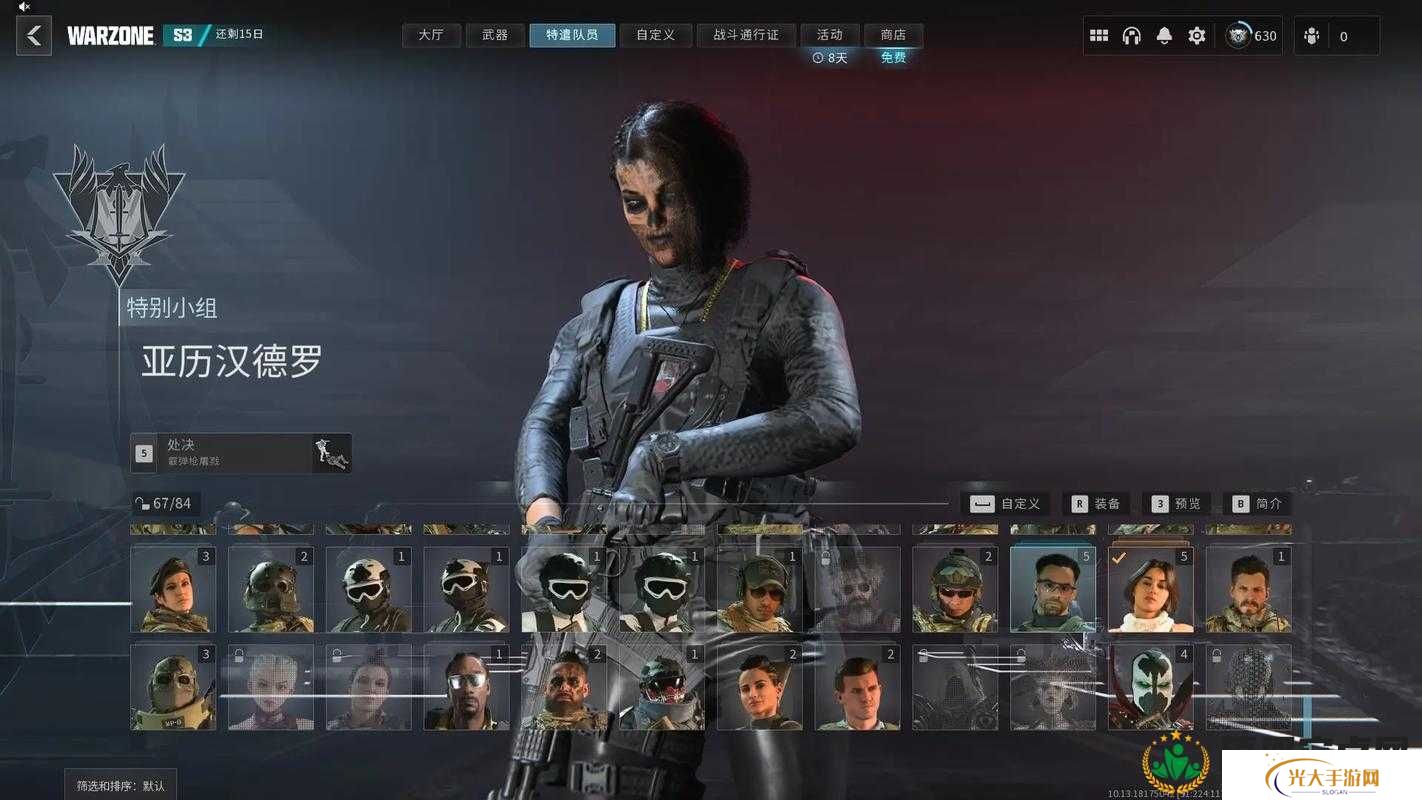The height and width of the screenshot is (800, 1422).
Task: Show notifications via the bell icon
Action: (1164, 36)
